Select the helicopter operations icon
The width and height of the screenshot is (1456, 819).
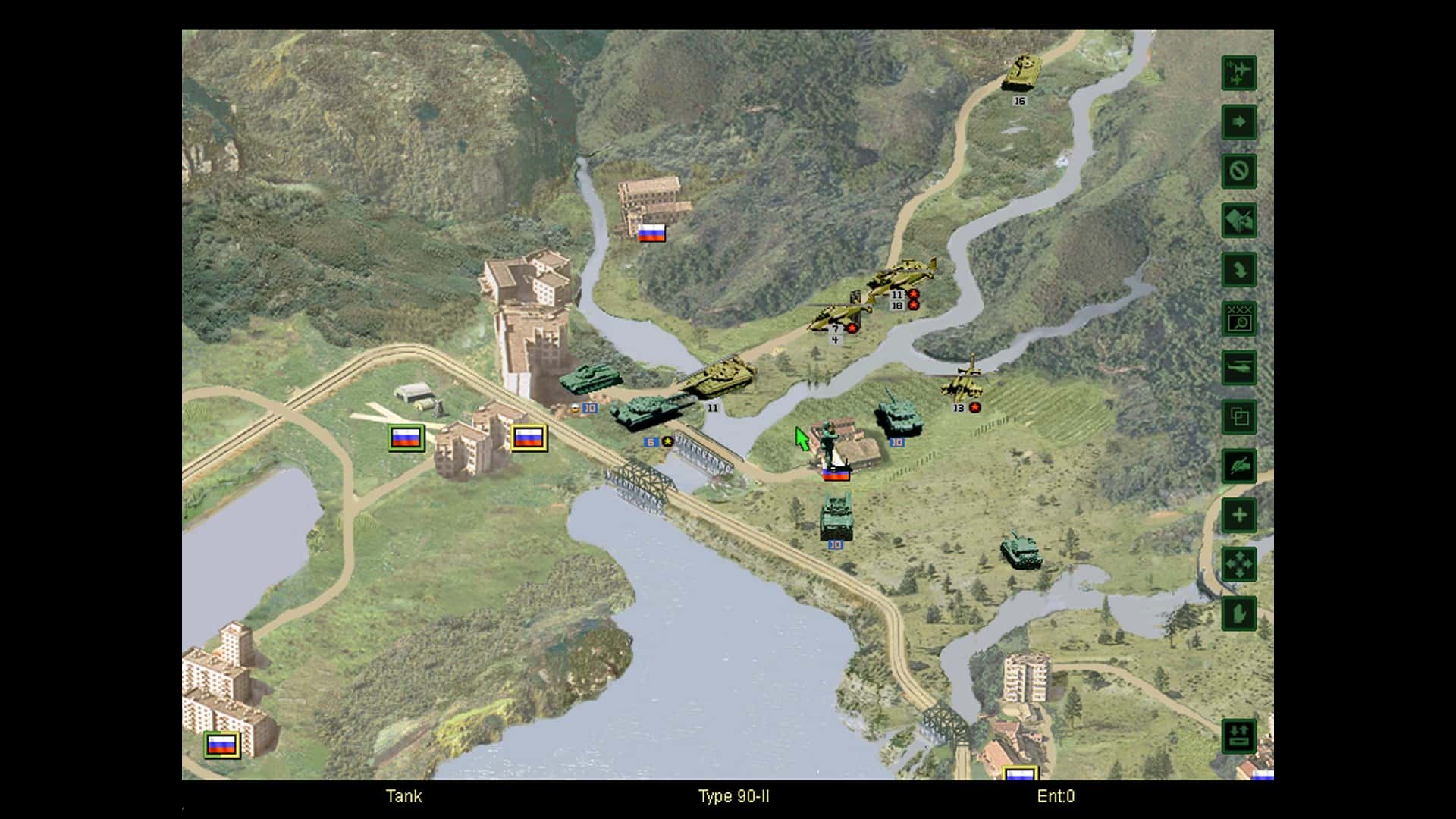tap(1238, 369)
